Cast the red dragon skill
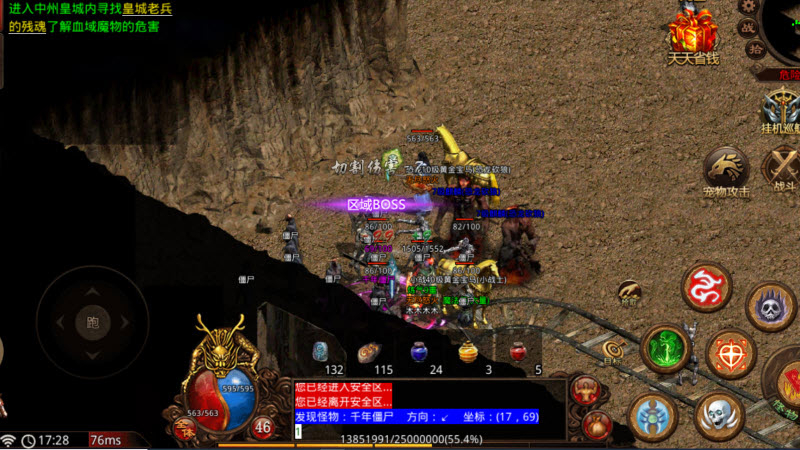The height and width of the screenshot is (450, 800). click(706, 287)
